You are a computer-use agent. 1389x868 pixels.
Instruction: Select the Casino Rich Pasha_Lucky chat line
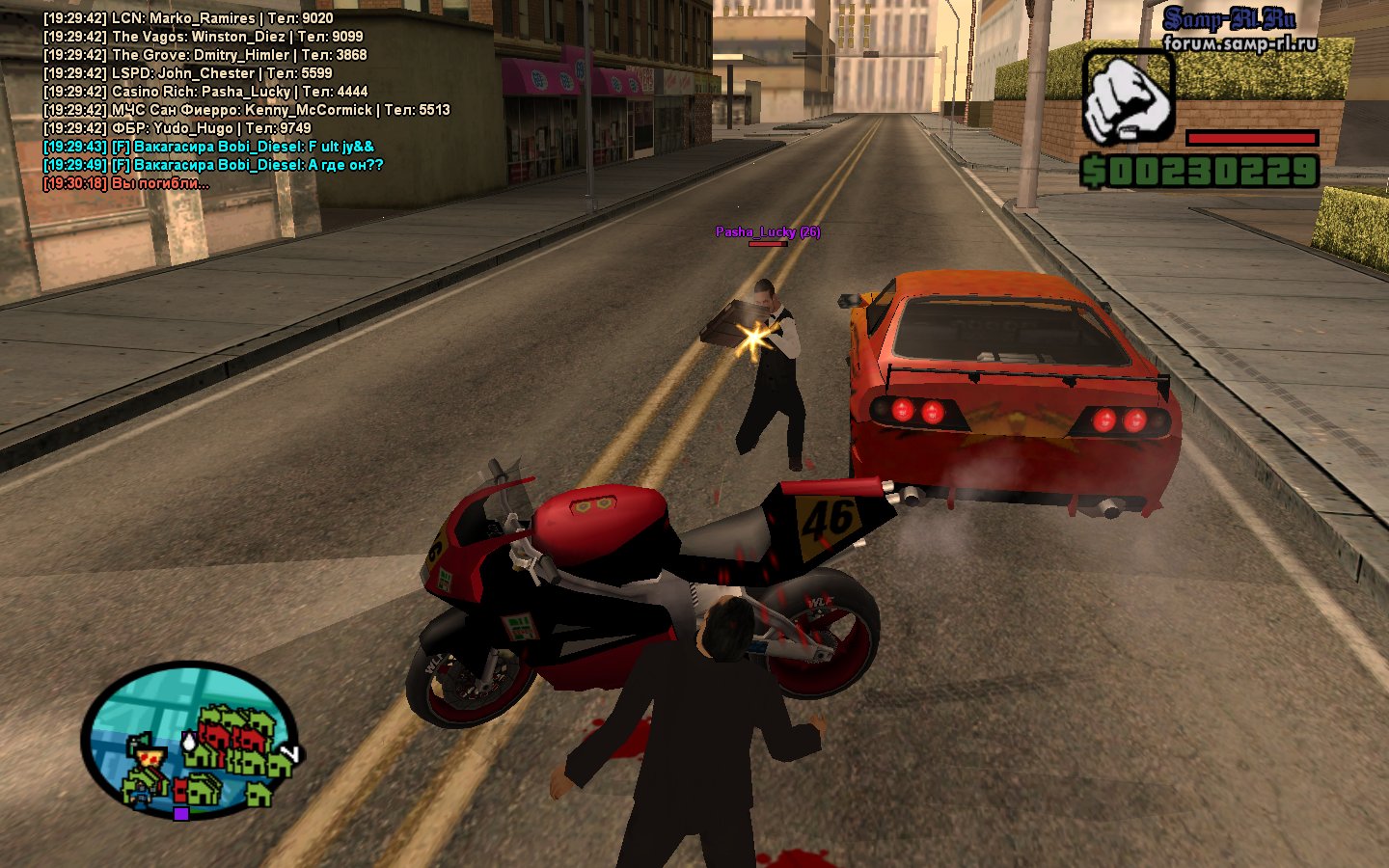pos(205,92)
